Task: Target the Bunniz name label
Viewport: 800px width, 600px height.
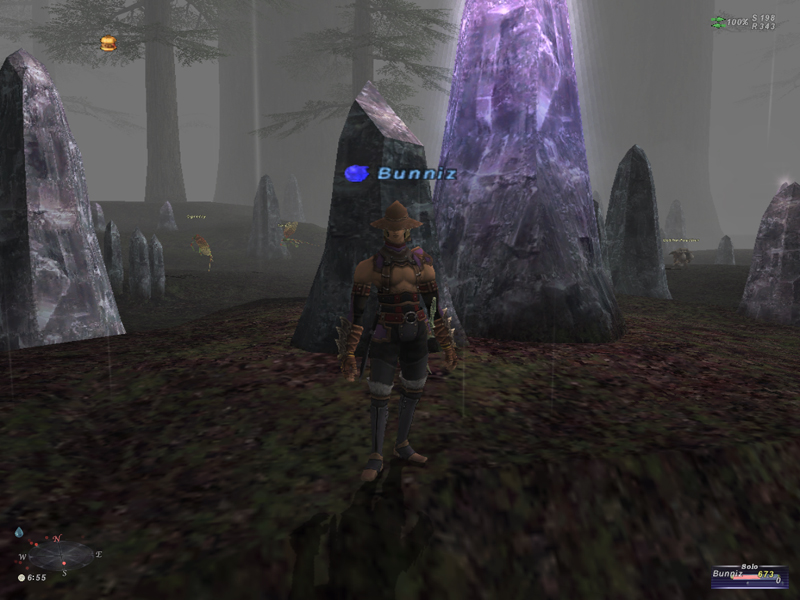Action: (417, 174)
